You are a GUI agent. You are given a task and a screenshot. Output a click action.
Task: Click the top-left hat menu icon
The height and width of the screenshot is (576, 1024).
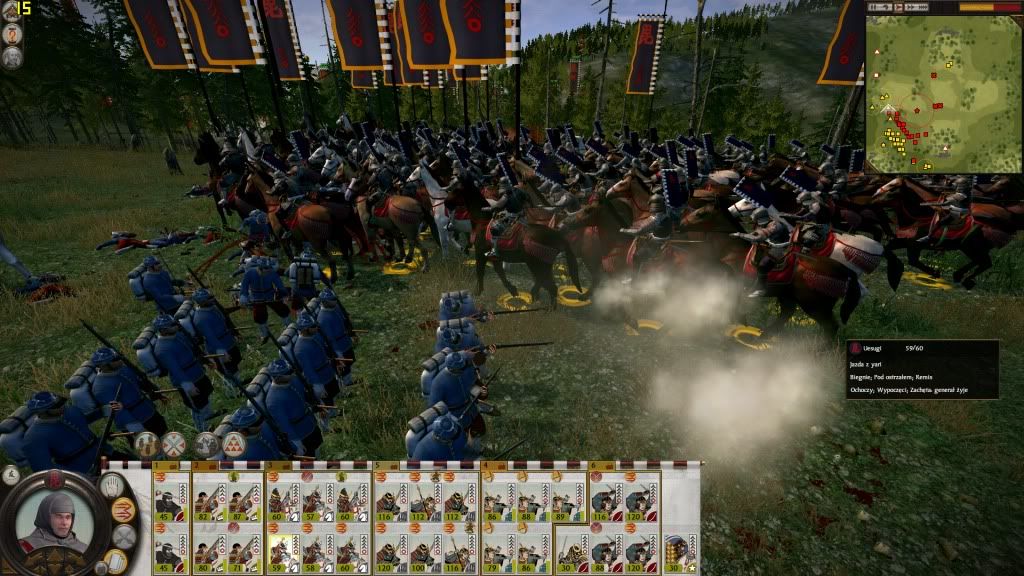click(11, 10)
